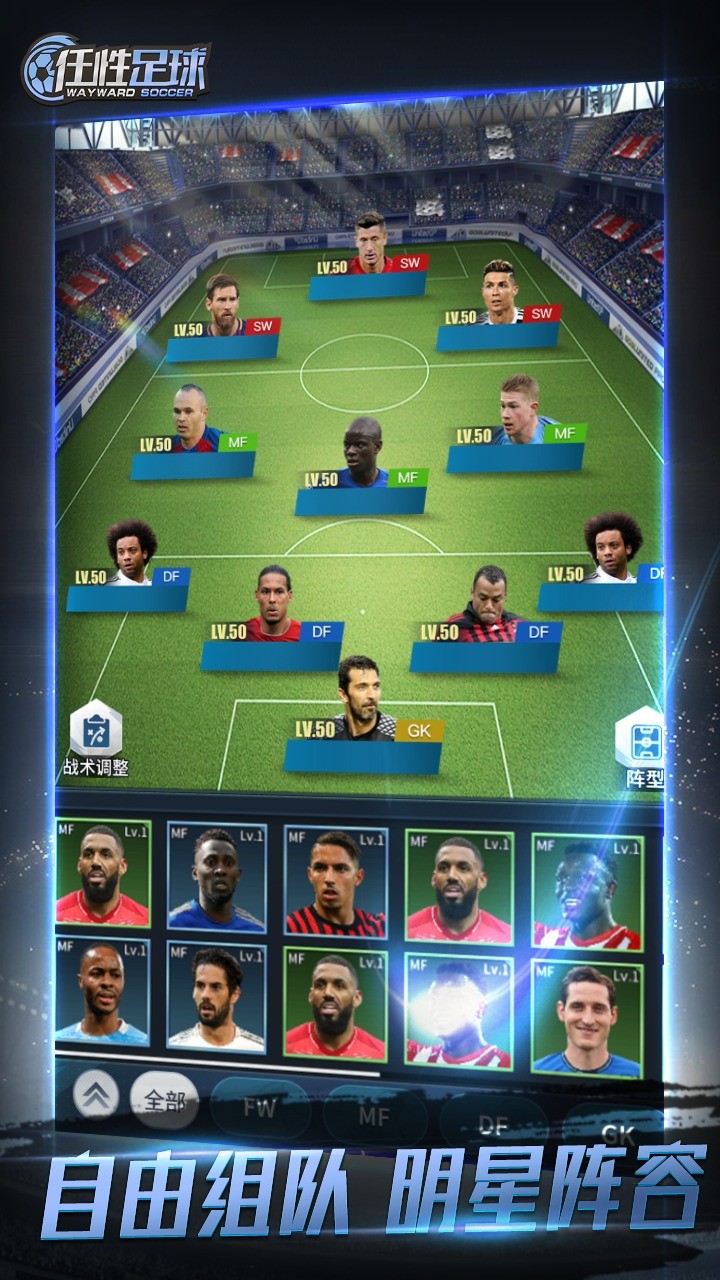720x1280 pixels.
Task: Open the 战术调整 tactics adjustment
Action: [96, 739]
